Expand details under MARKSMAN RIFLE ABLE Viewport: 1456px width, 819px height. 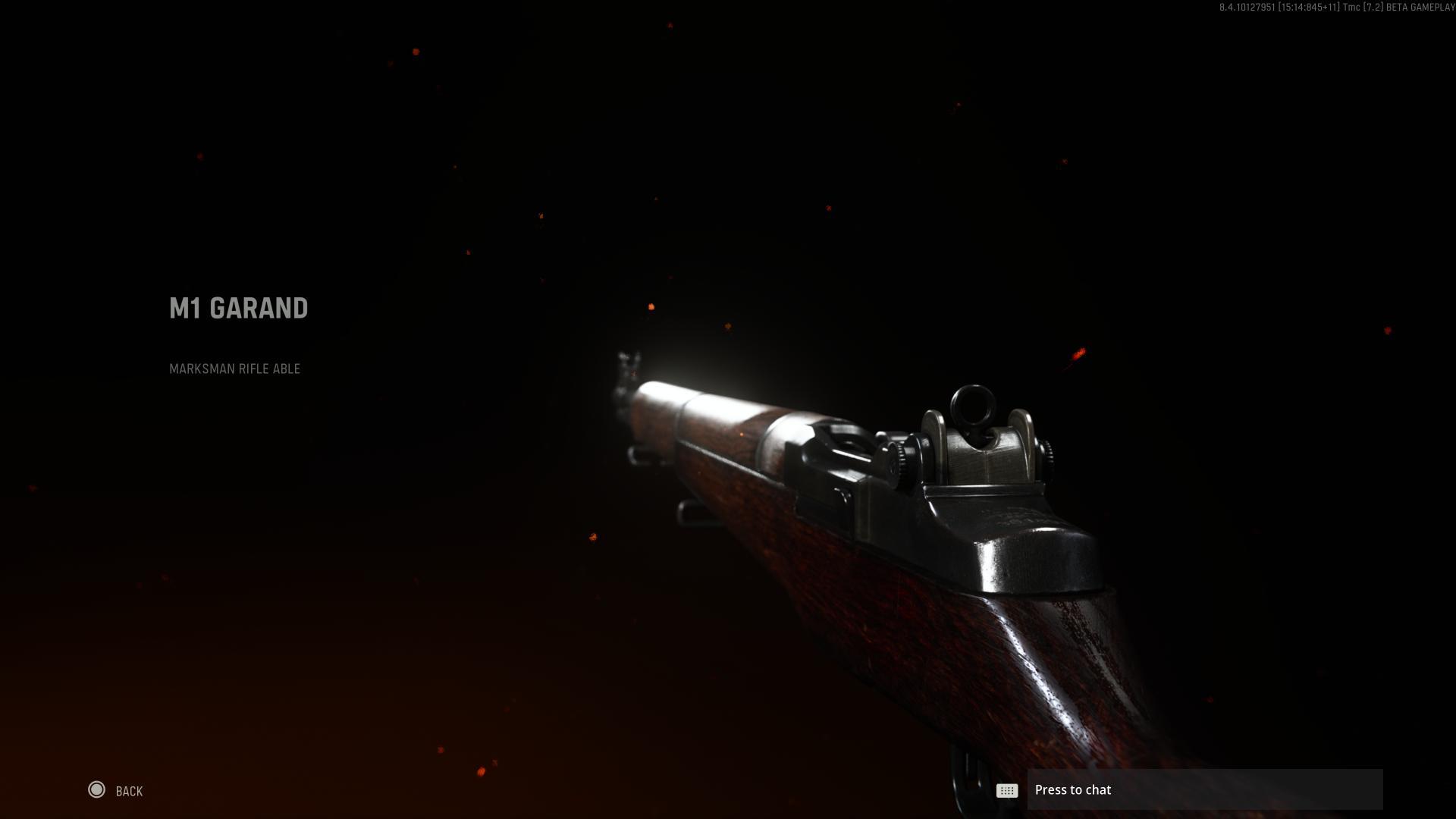coord(234,369)
